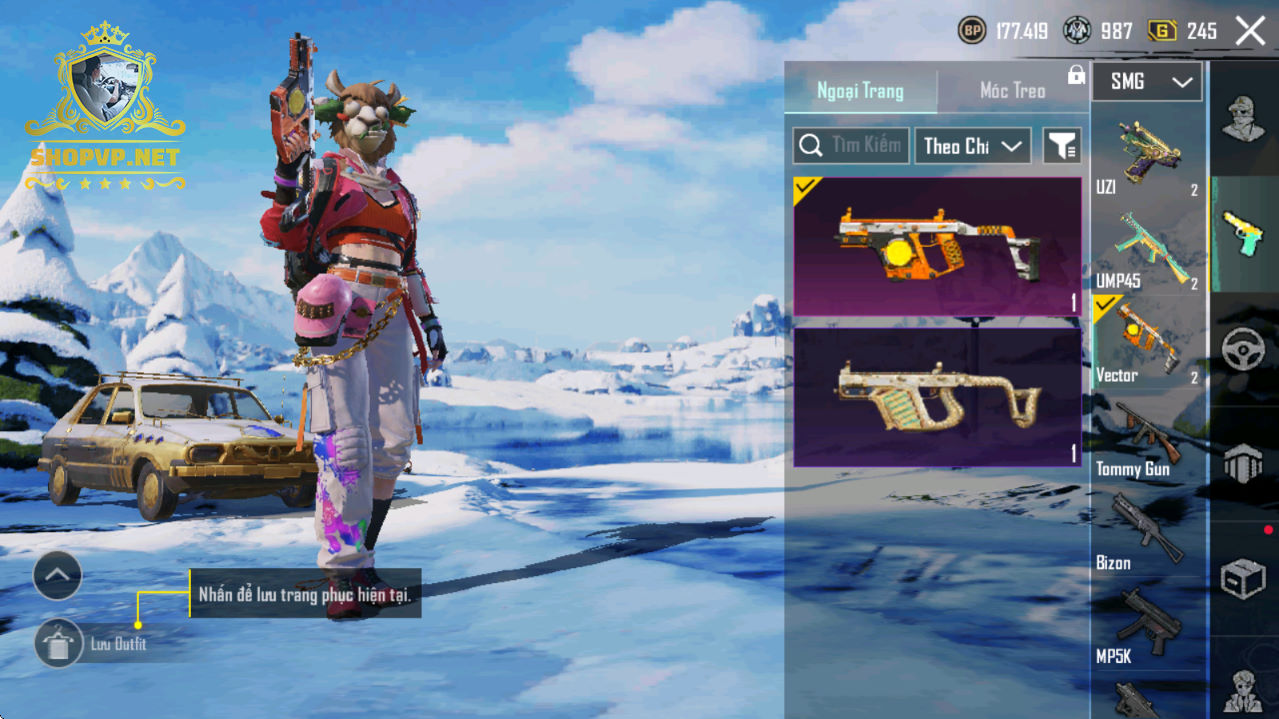Screen dimensions: 1279x719
Task: Open the filter funnel button
Action: pyautogui.click(x=1062, y=146)
